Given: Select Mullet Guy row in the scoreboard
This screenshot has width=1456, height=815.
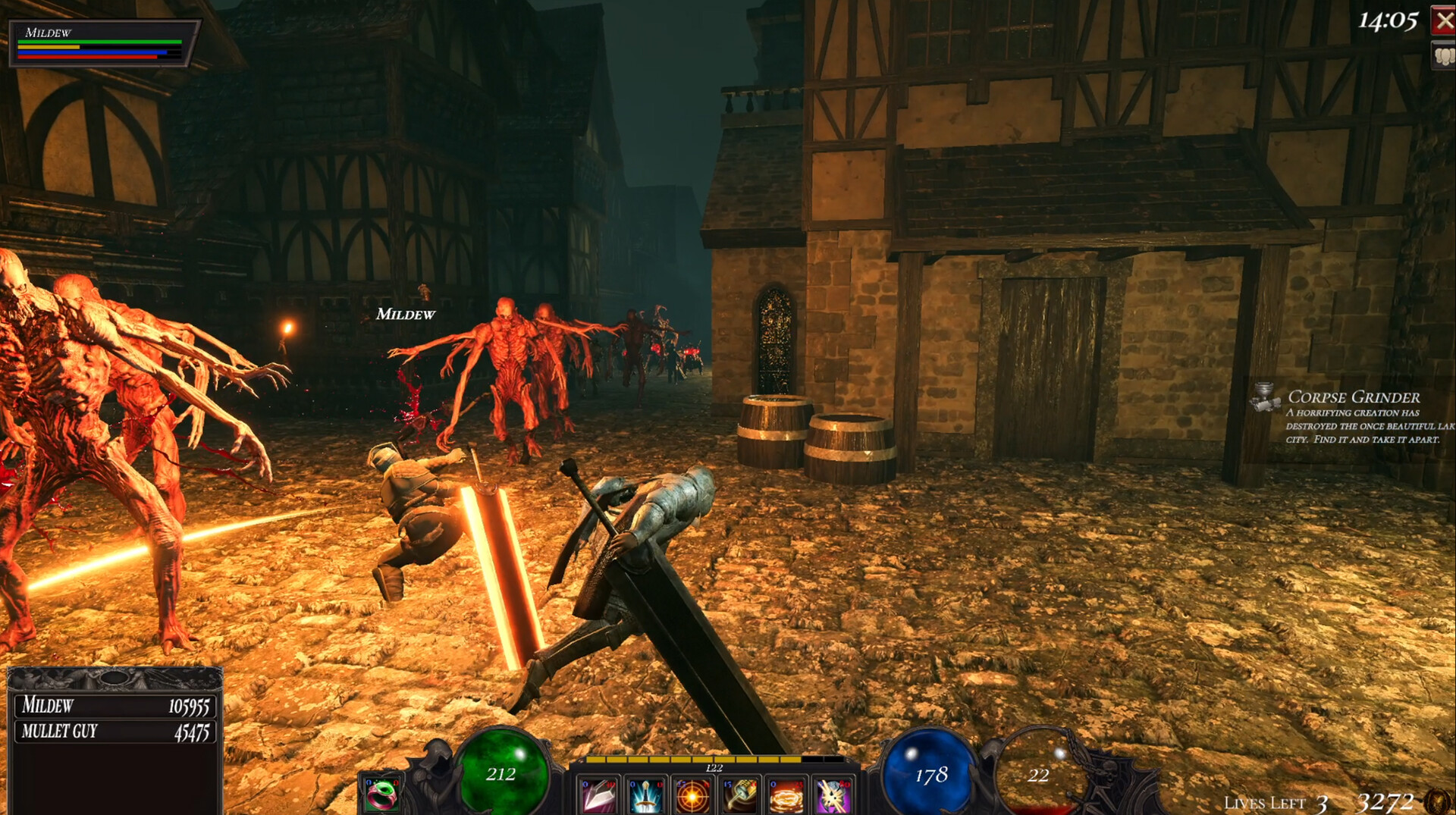Looking at the screenshot, I should tap(115, 732).
